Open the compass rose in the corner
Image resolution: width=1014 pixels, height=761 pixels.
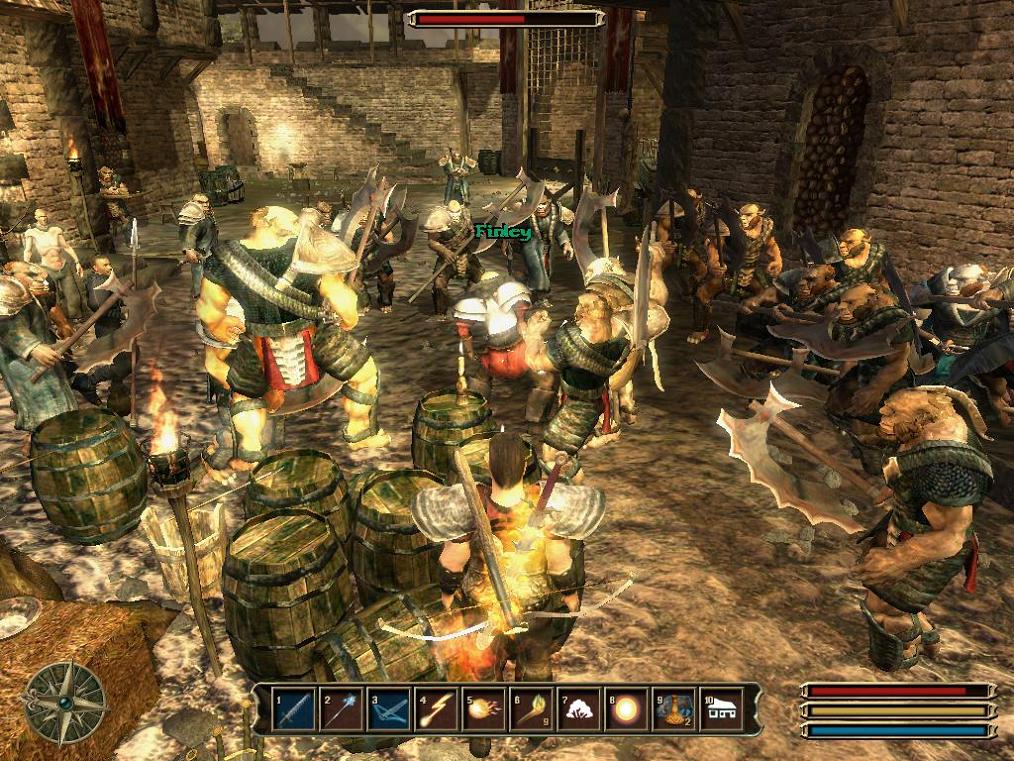(x=65, y=702)
